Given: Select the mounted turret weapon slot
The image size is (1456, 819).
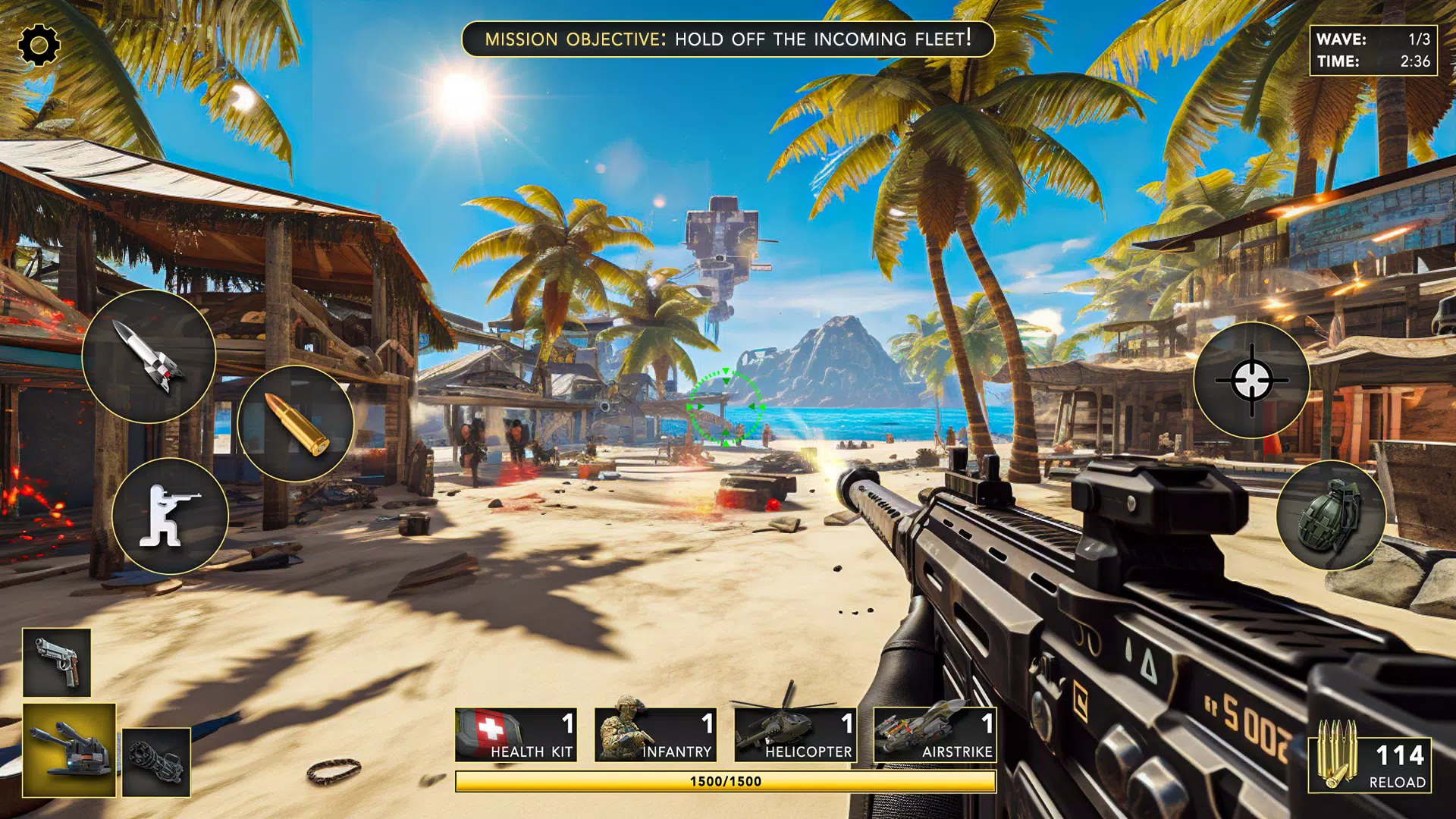Looking at the screenshot, I should click(x=69, y=750).
